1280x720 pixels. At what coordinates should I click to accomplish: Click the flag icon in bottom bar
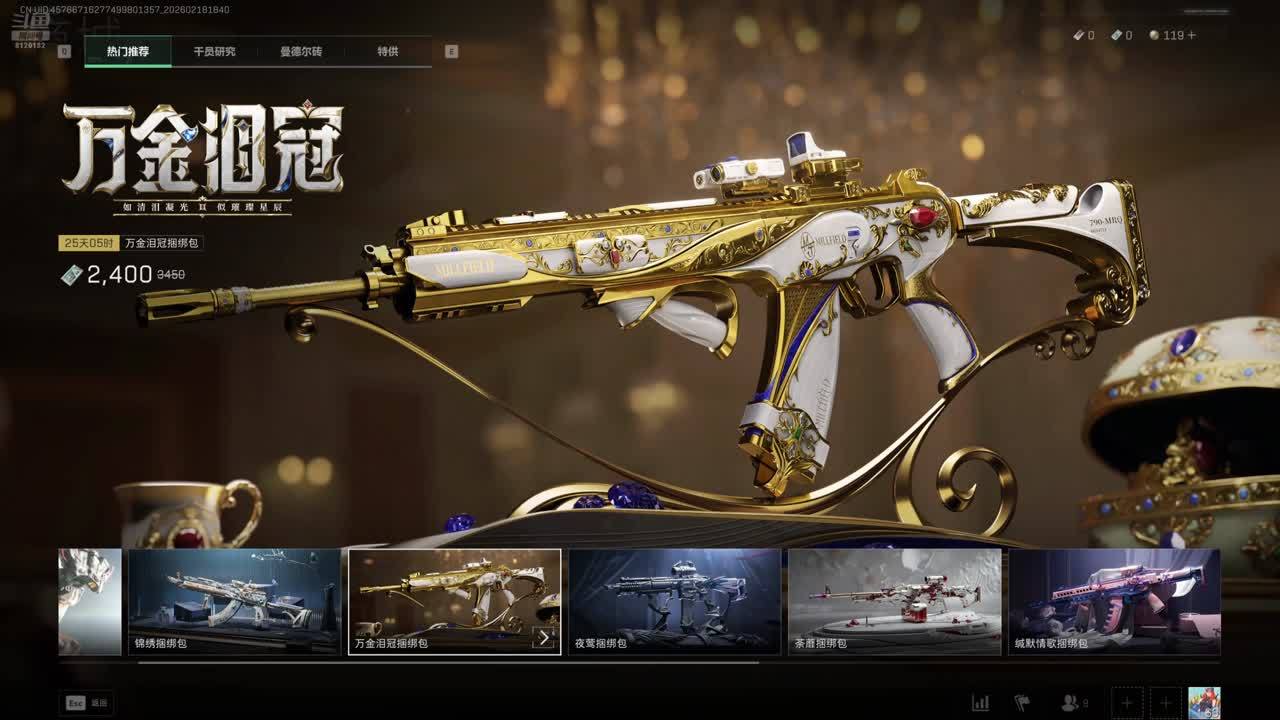pyautogui.click(x=1022, y=703)
